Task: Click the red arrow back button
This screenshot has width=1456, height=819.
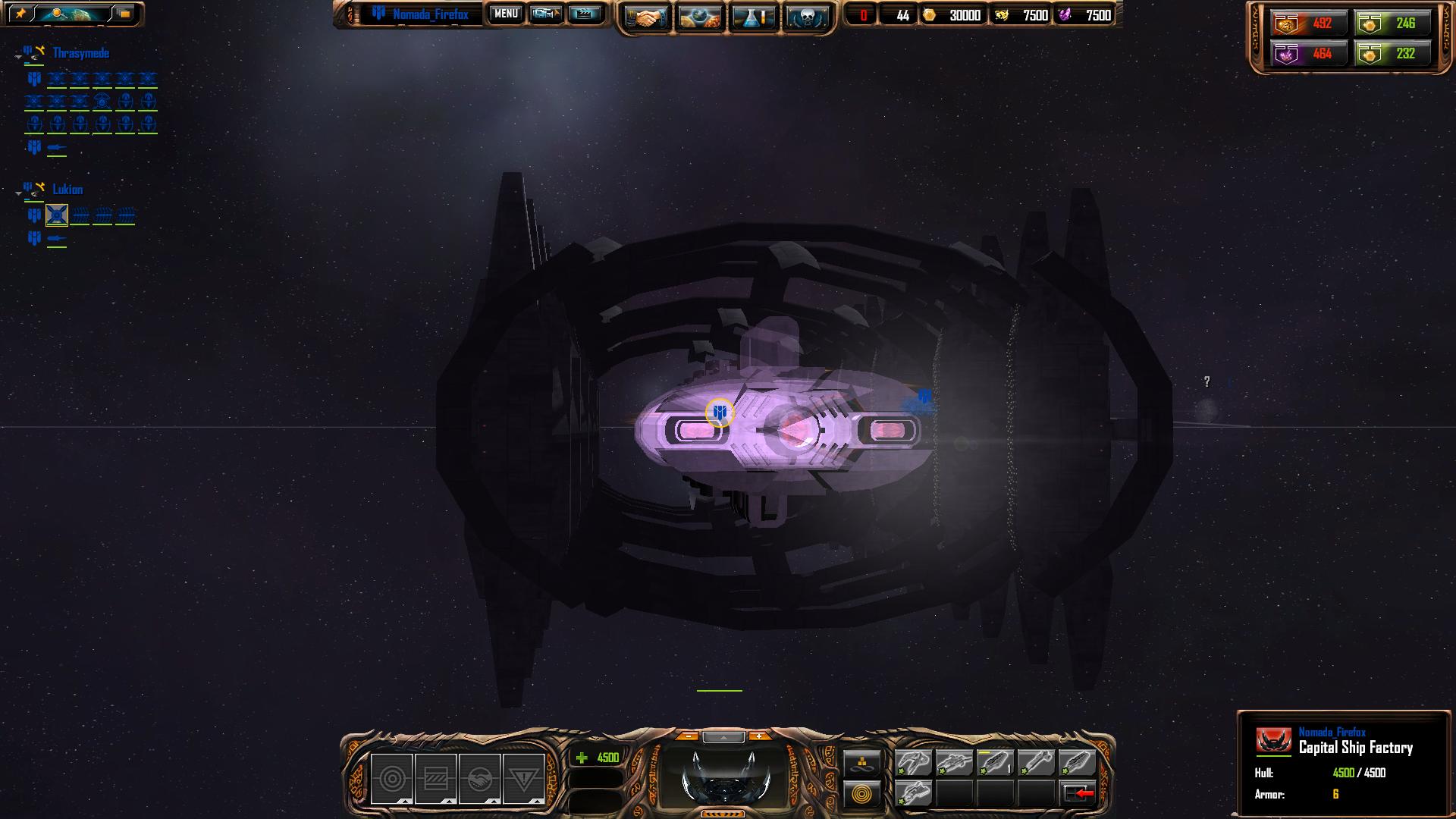Action: tap(1078, 793)
